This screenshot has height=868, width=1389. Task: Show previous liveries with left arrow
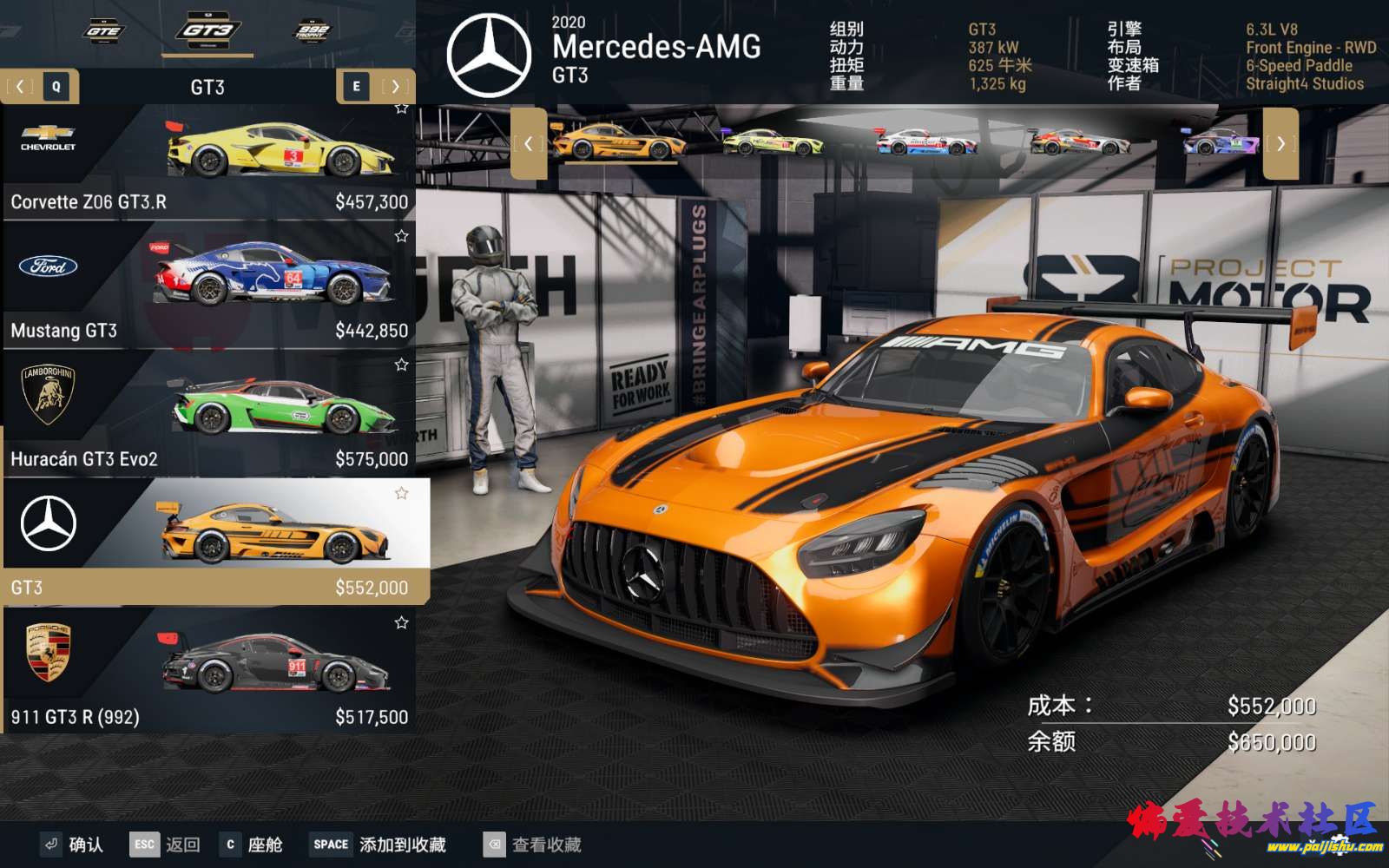tap(528, 144)
